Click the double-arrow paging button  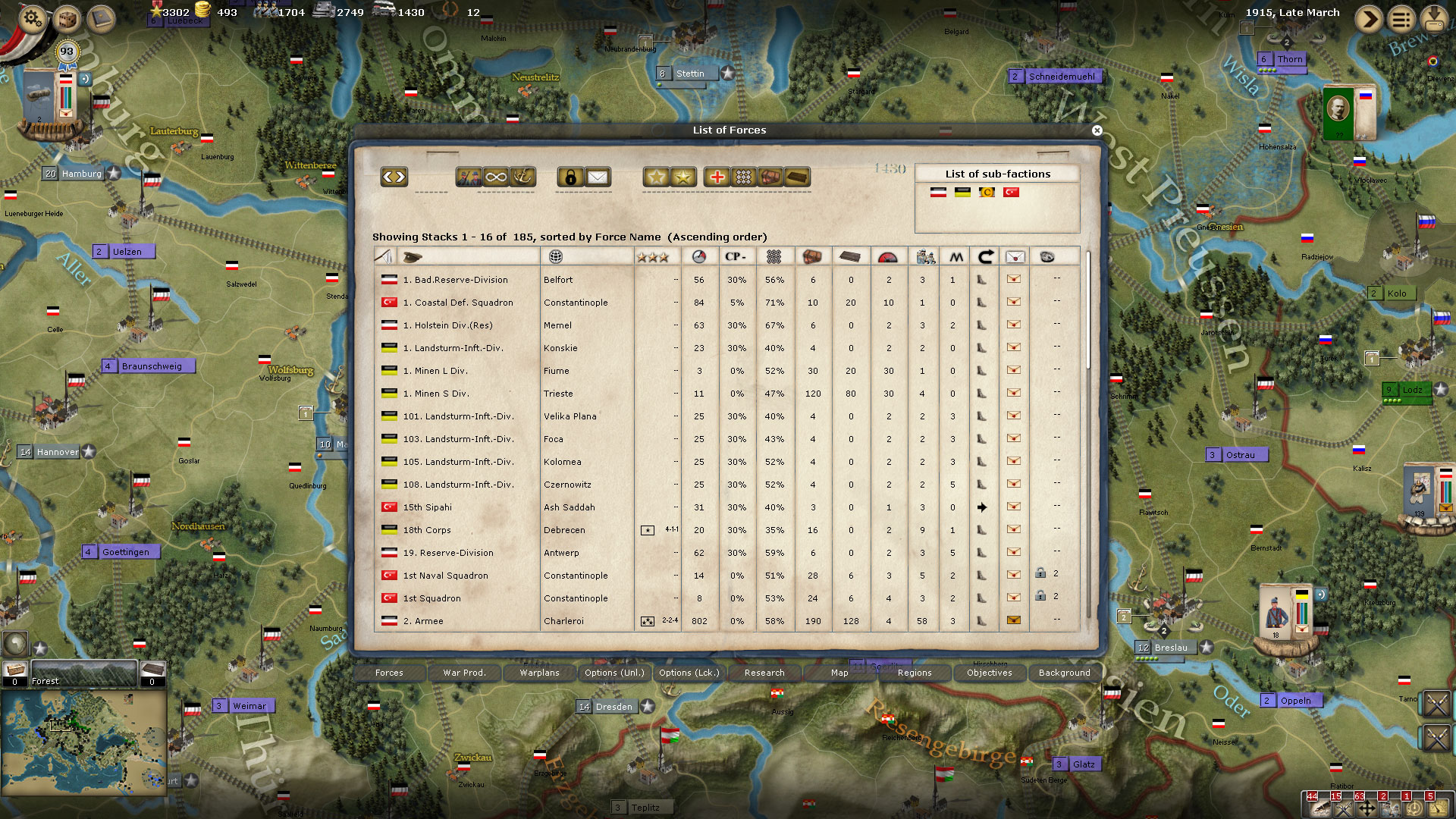click(x=394, y=177)
